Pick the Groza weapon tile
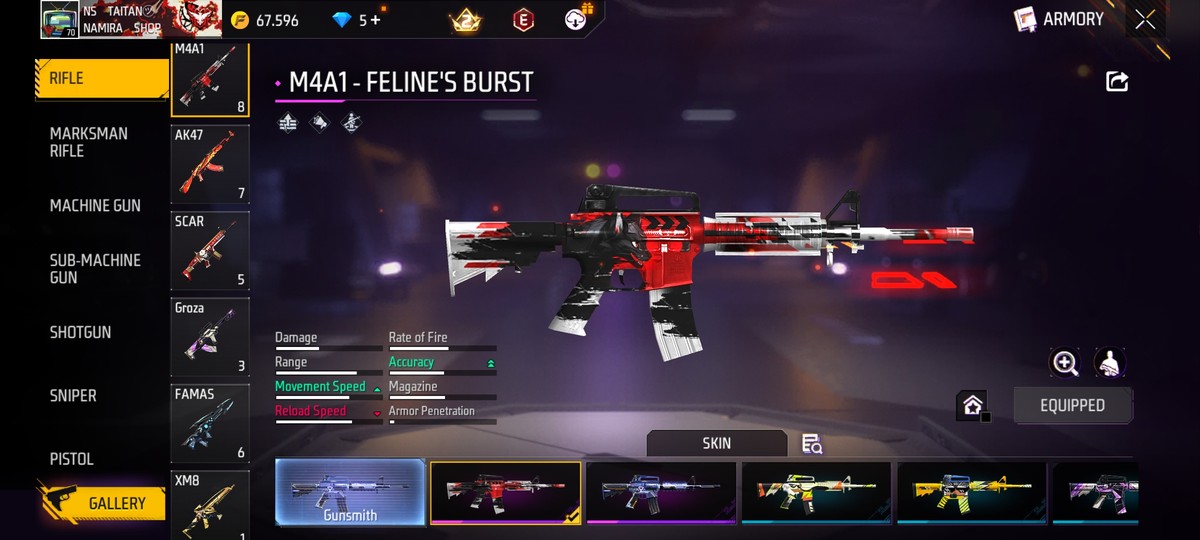The image size is (1200, 540). 210,337
